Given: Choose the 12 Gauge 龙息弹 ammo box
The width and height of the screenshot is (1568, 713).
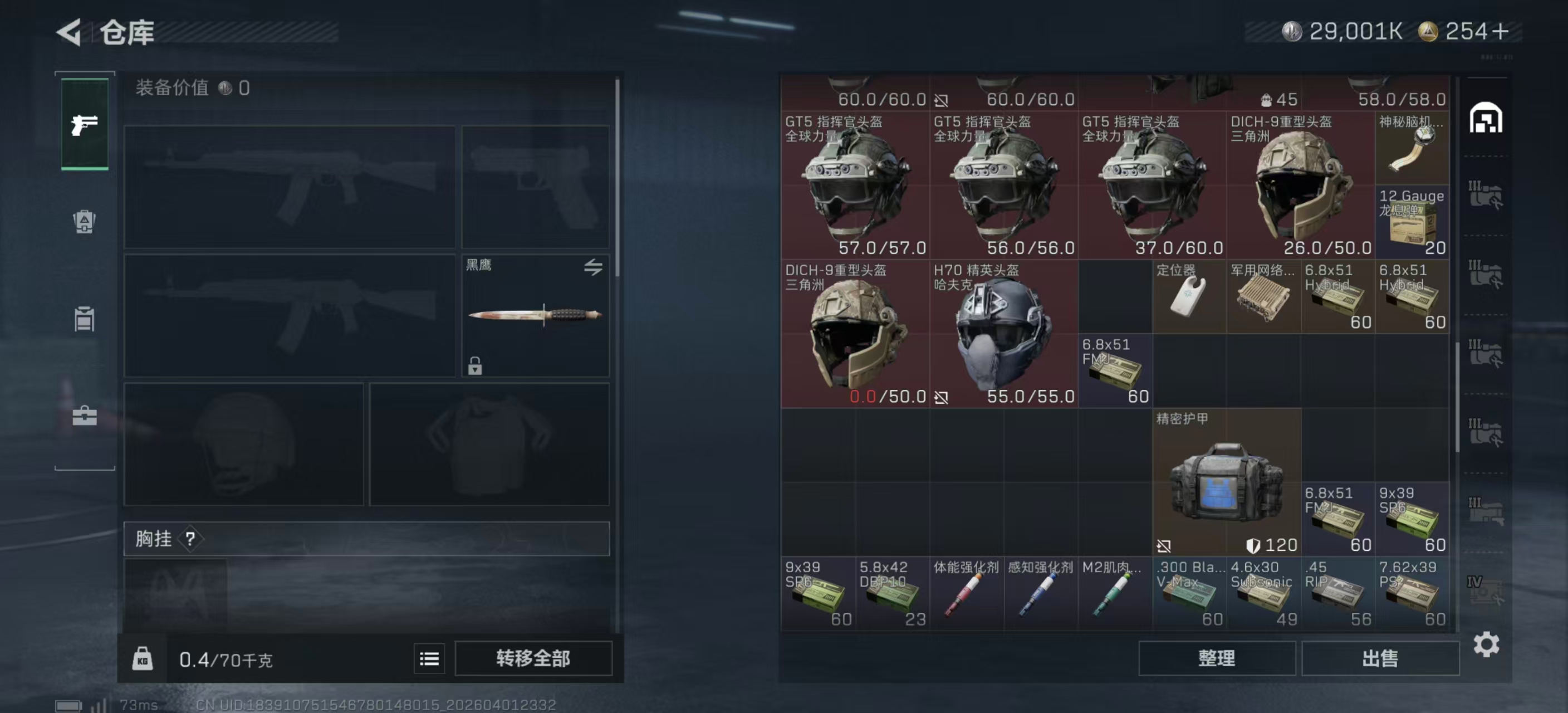Looking at the screenshot, I should click(1412, 222).
